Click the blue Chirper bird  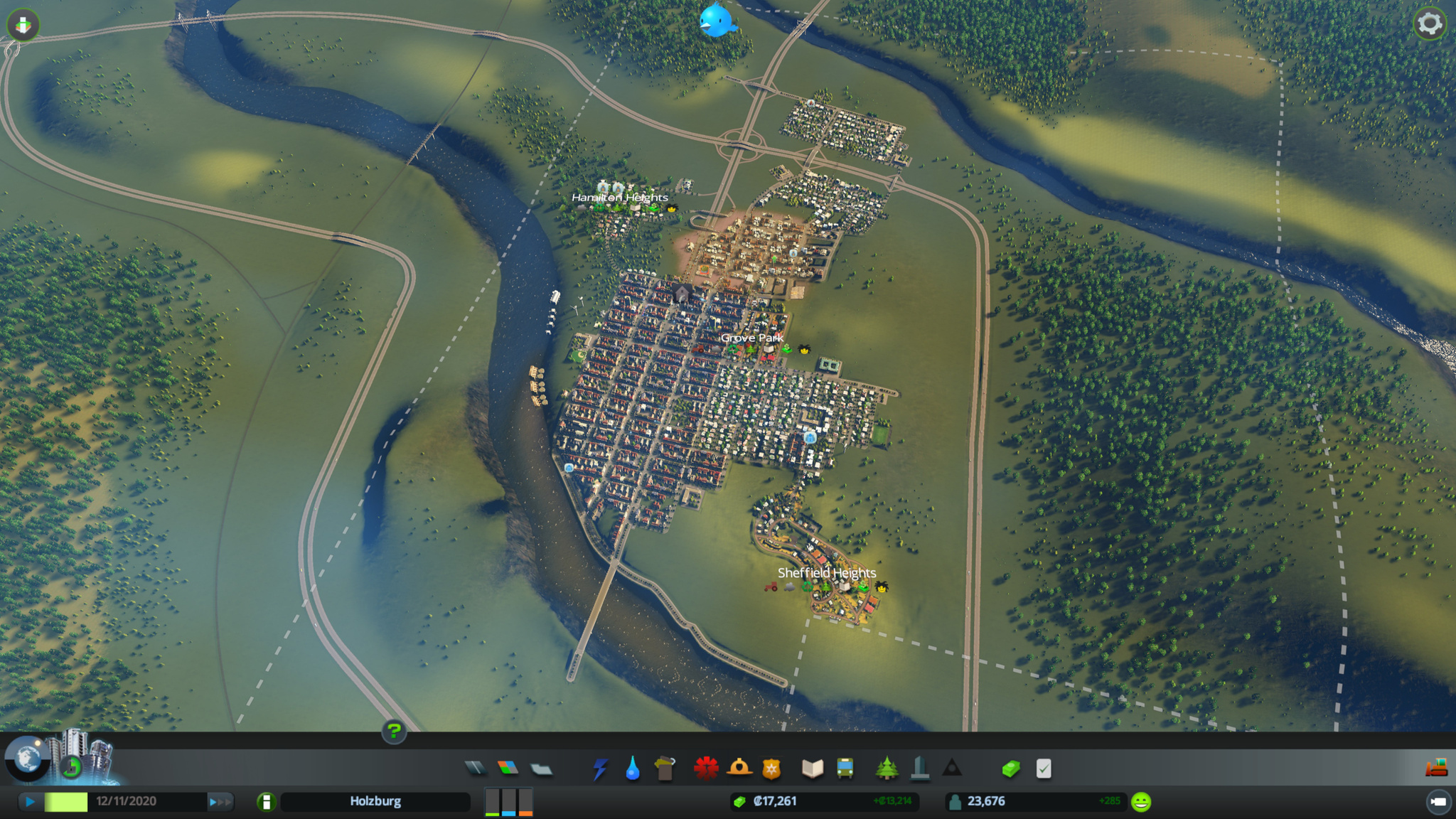coord(717,21)
